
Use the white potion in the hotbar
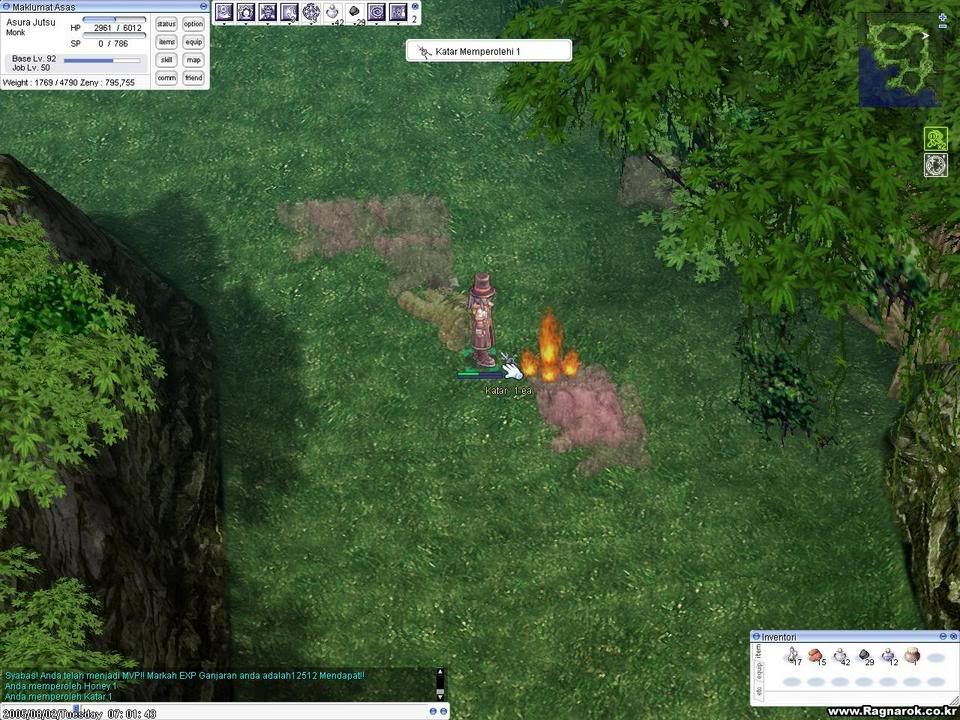[333, 12]
